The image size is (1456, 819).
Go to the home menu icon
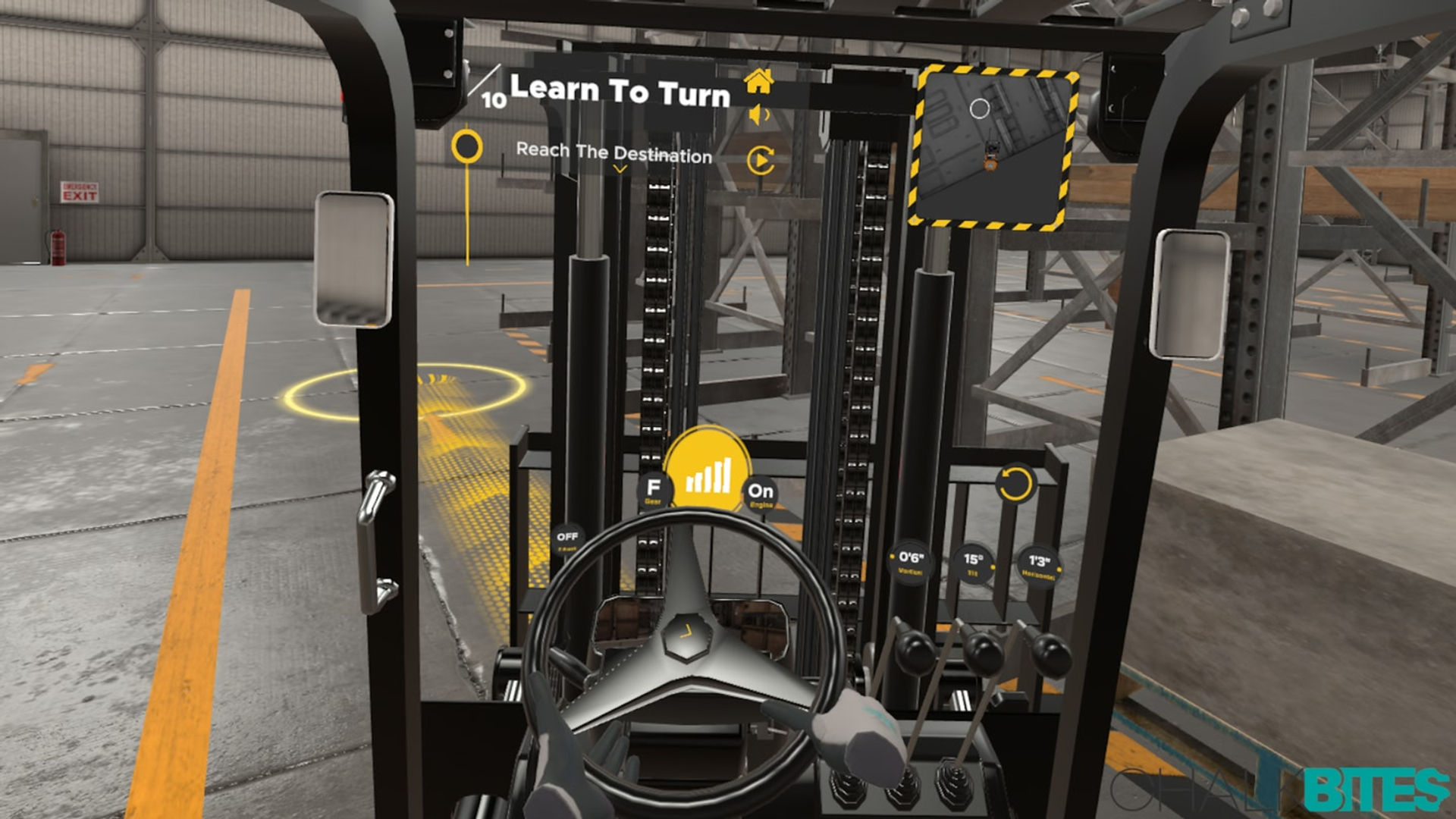tap(759, 80)
